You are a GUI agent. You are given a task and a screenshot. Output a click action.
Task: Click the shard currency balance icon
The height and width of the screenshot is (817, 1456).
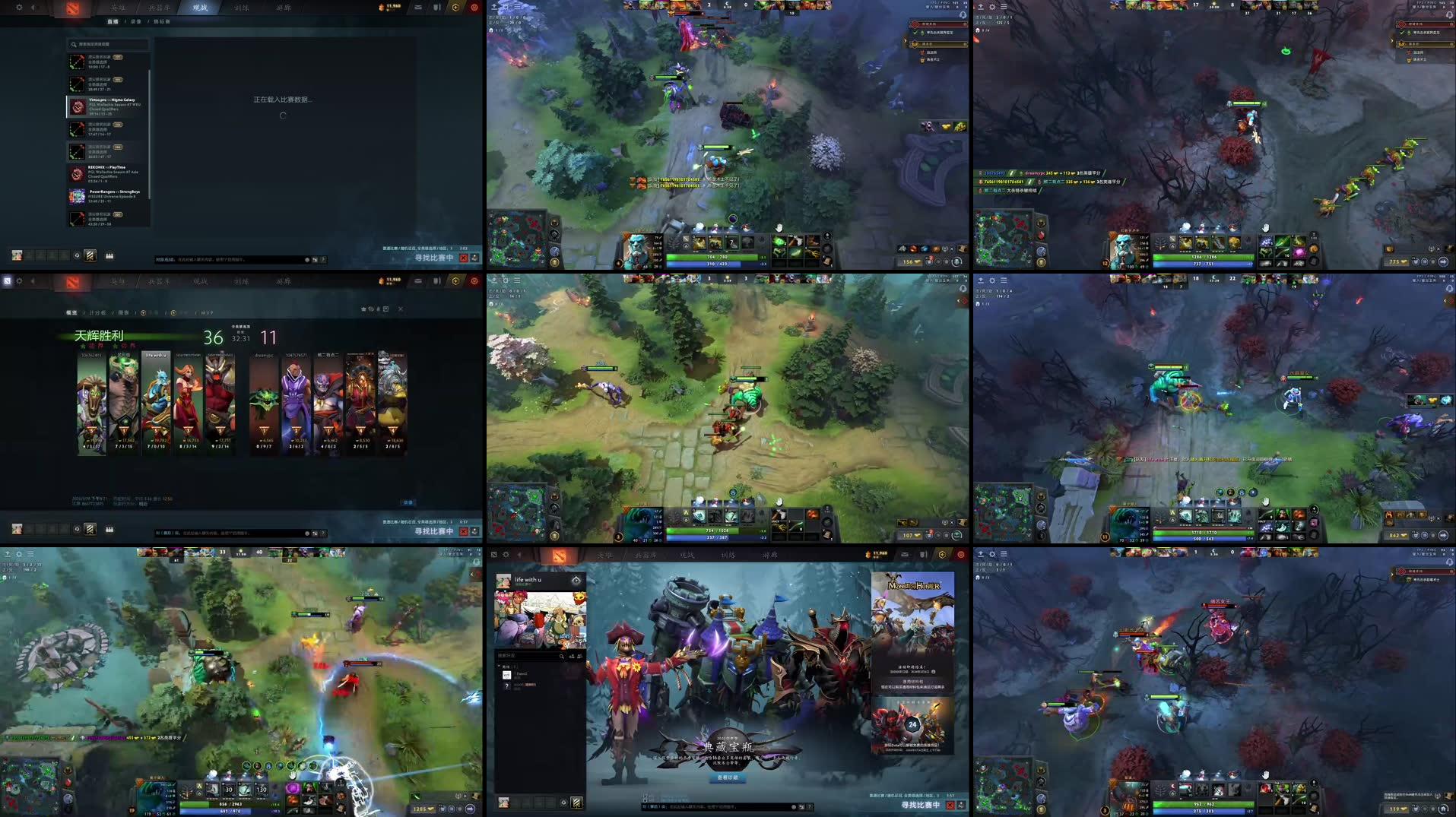coord(381,8)
